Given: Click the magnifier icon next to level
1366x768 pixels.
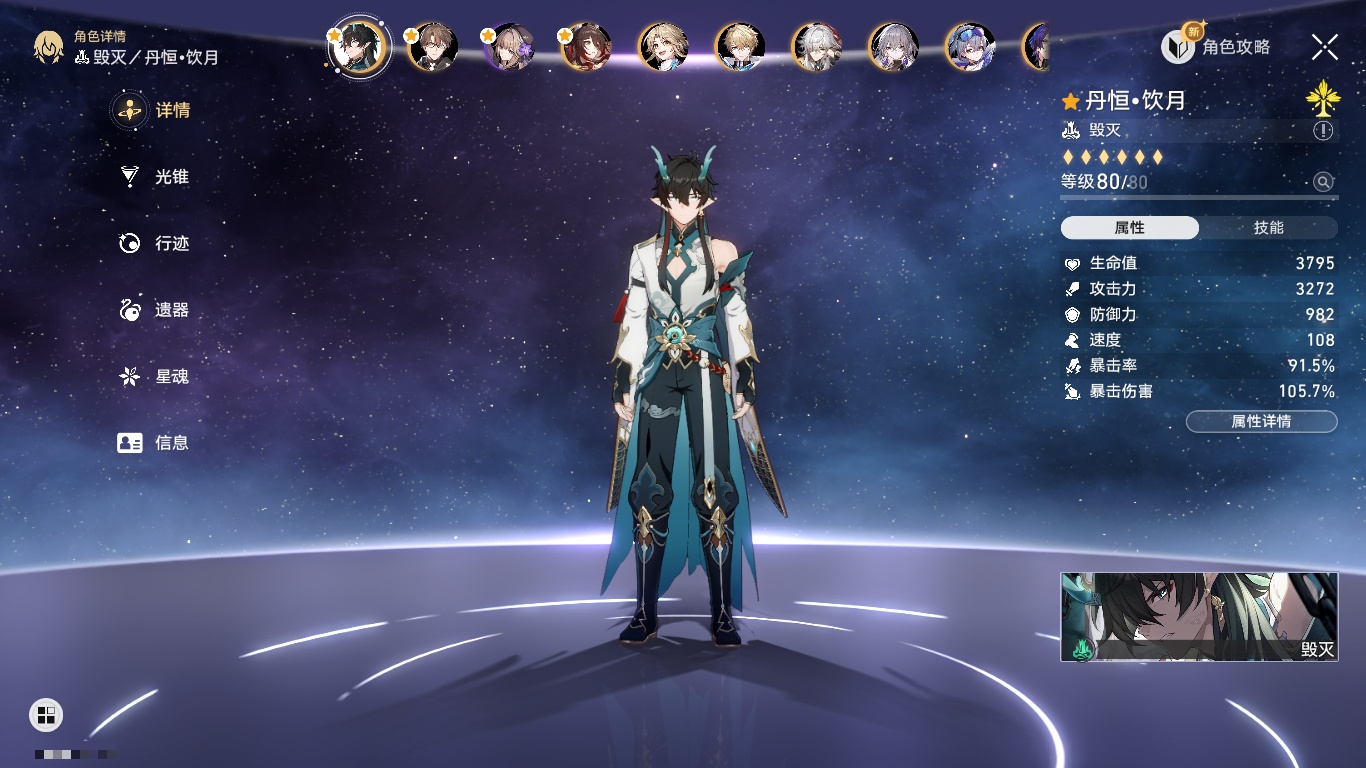Looking at the screenshot, I should coord(1323,182).
